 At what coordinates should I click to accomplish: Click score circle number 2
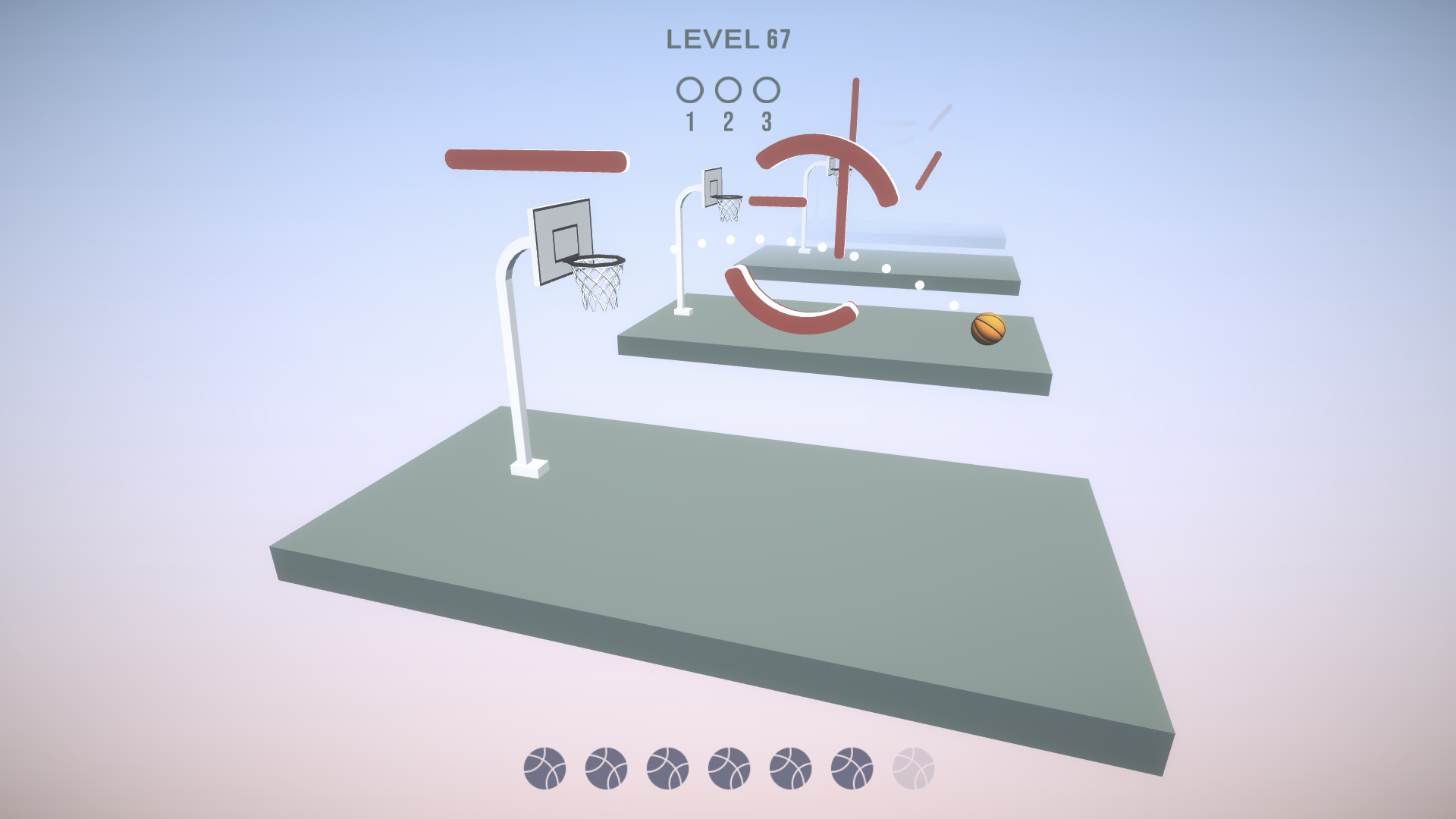click(x=729, y=90)
